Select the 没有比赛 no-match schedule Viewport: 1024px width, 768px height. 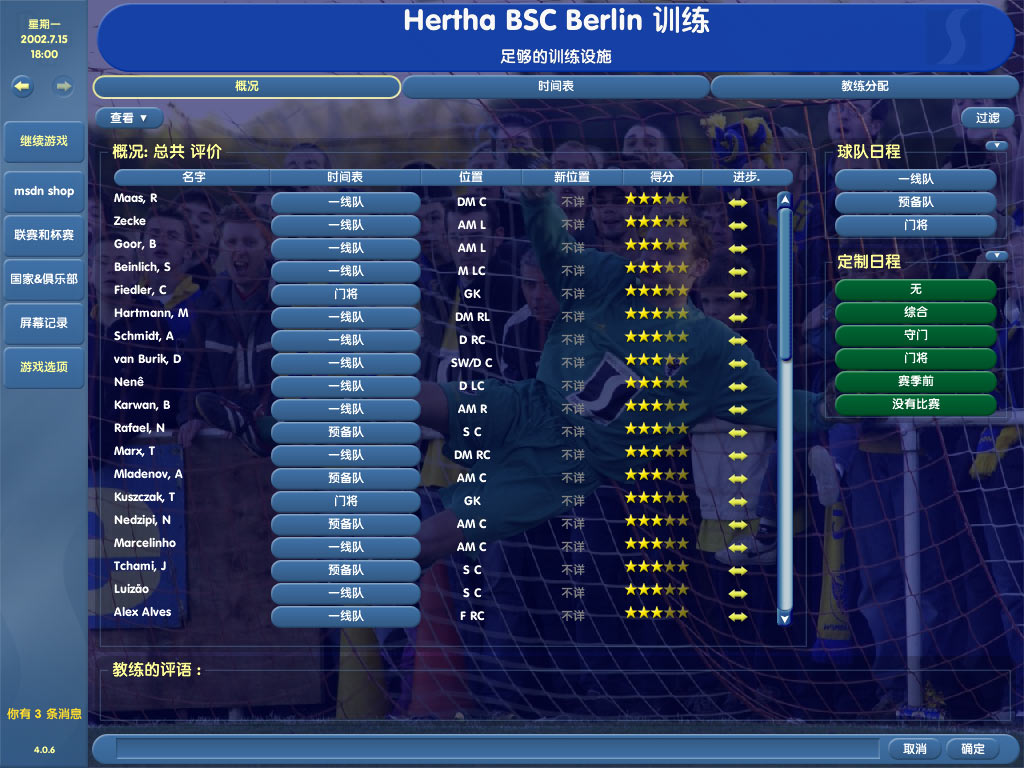(915, 404)
